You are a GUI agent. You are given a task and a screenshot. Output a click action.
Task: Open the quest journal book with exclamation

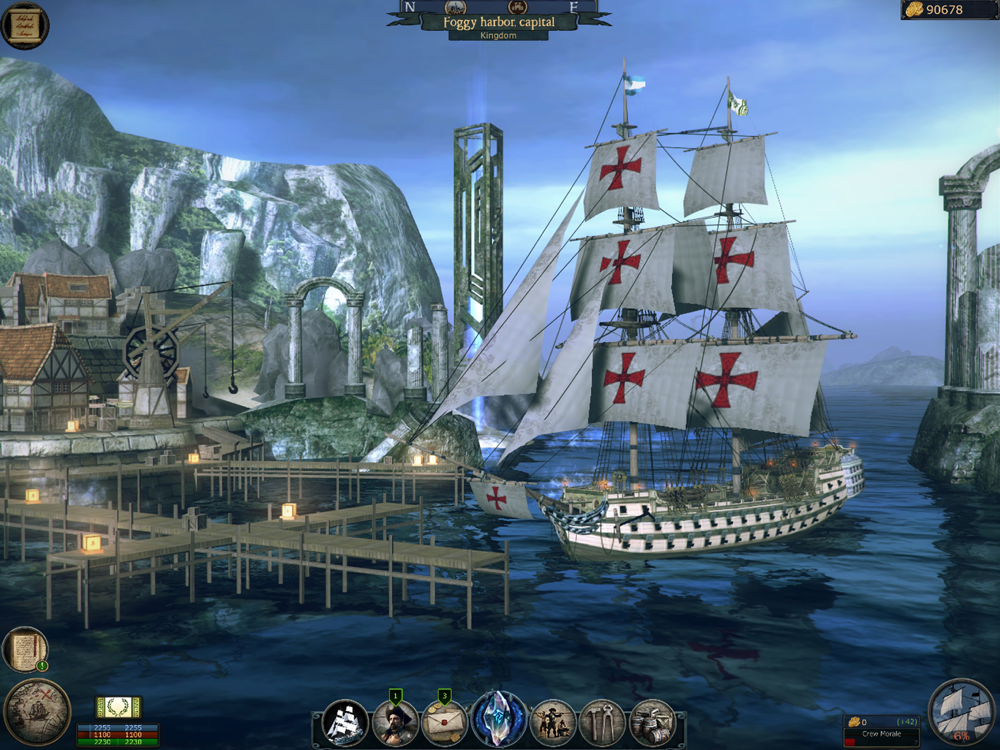pos(24,649)
